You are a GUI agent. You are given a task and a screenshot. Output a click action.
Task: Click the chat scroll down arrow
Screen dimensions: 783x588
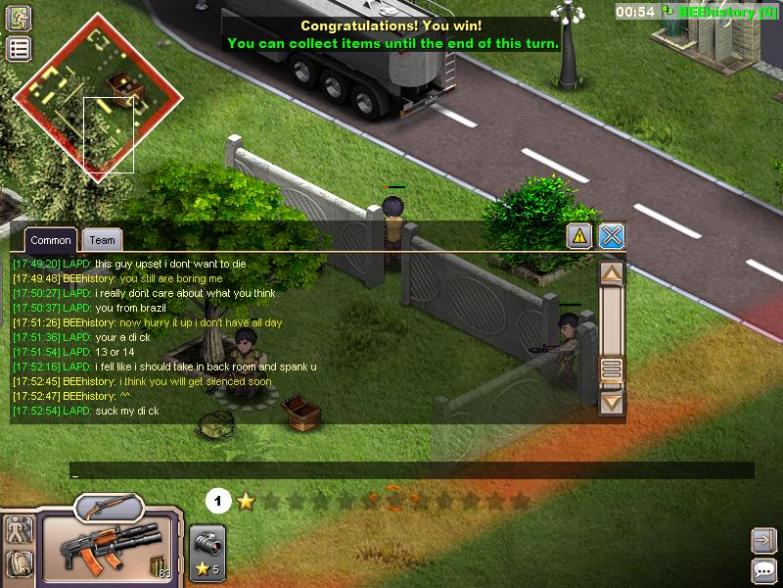tap(611, 402)
